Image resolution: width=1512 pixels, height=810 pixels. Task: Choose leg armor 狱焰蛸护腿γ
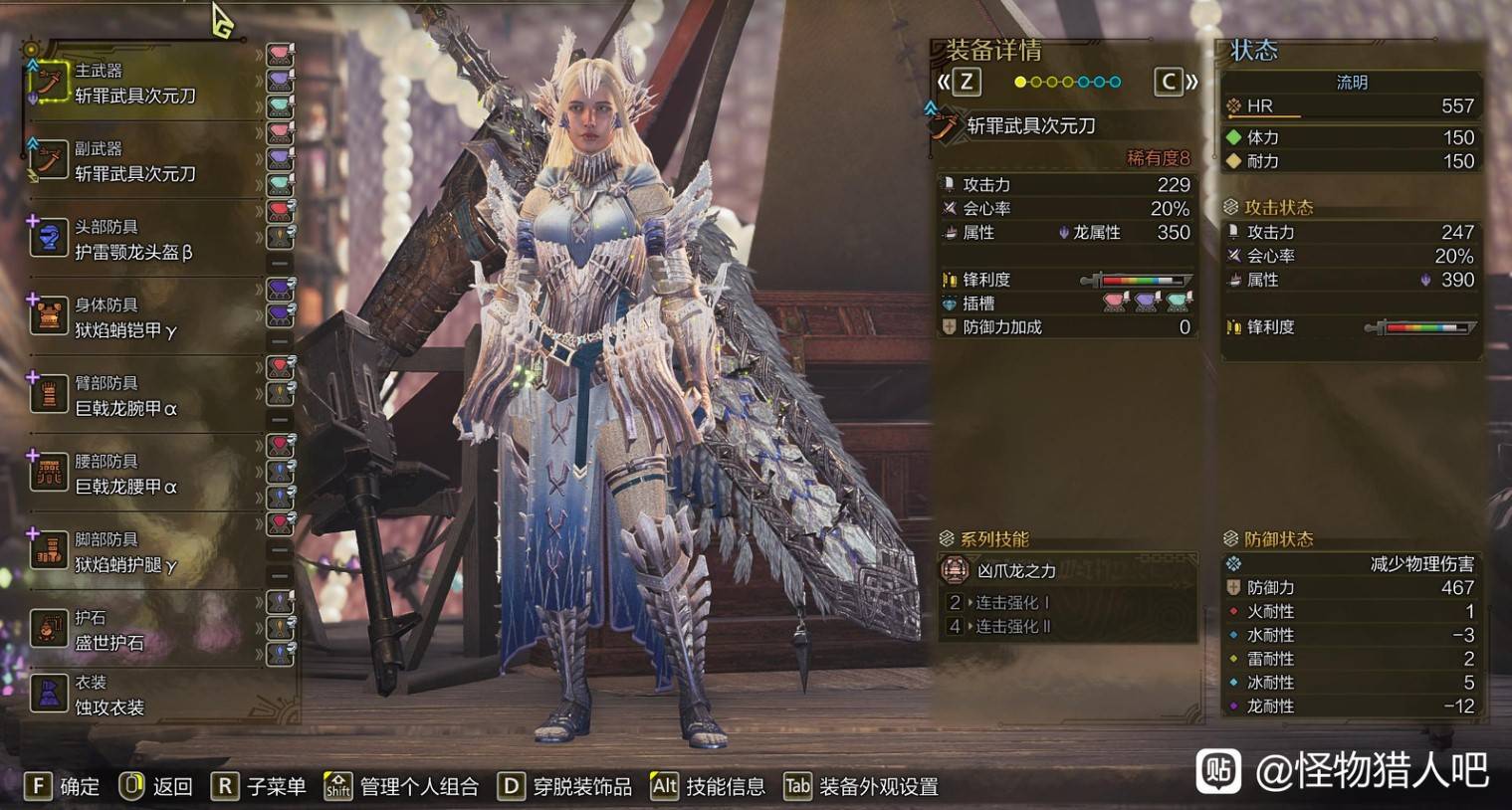(125, 552)
